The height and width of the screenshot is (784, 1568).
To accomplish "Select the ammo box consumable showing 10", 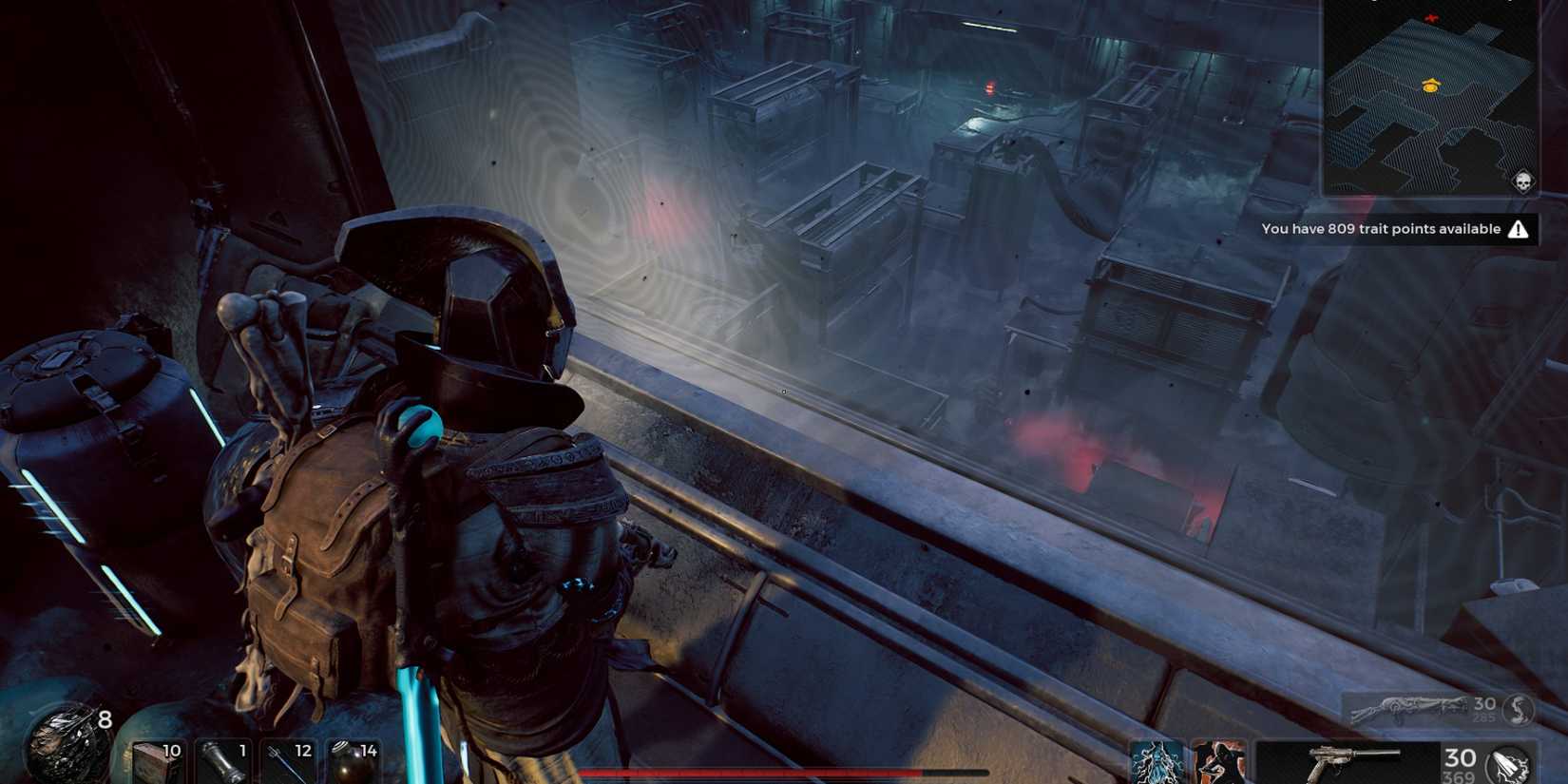I will coord(160,760).
